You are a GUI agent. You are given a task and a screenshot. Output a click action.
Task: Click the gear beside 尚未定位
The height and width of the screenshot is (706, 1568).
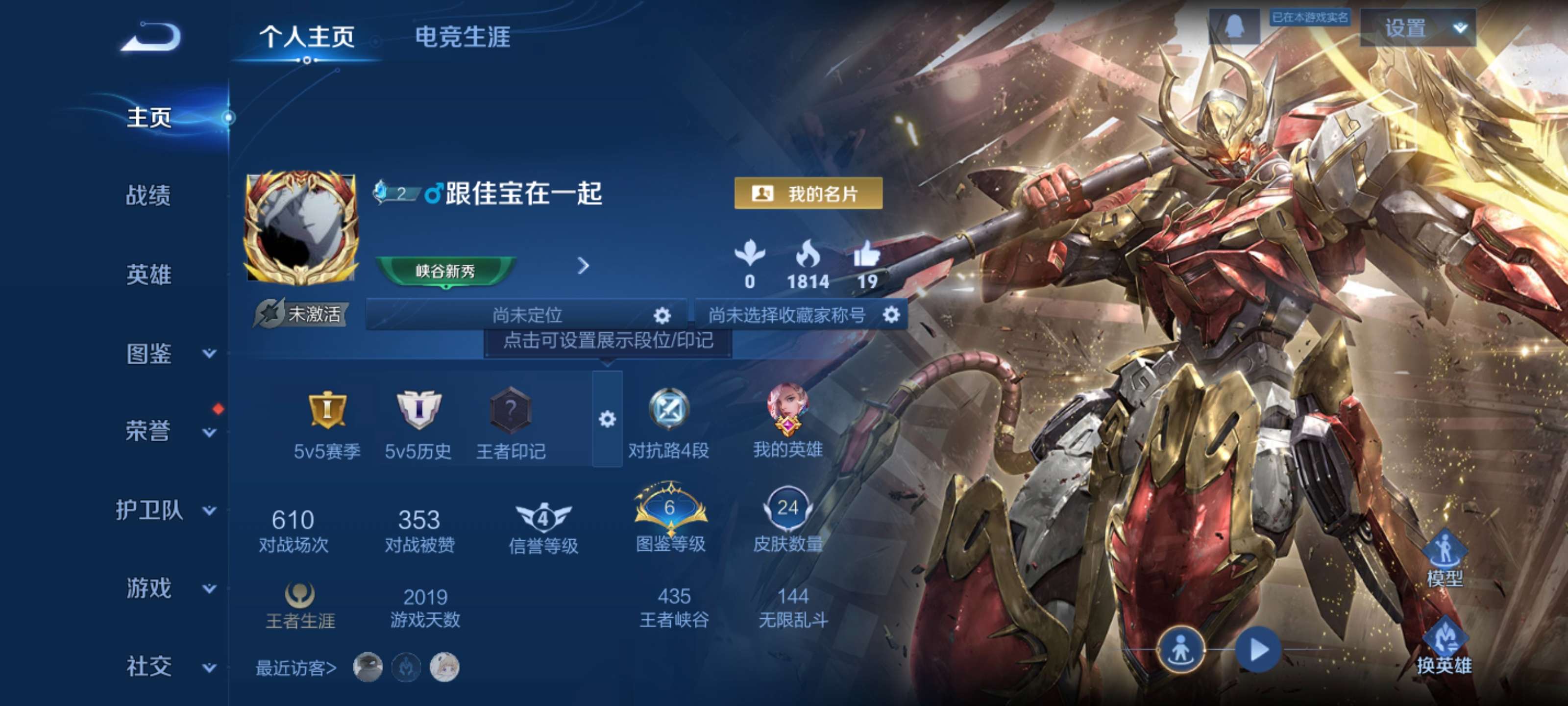(662, 315)
